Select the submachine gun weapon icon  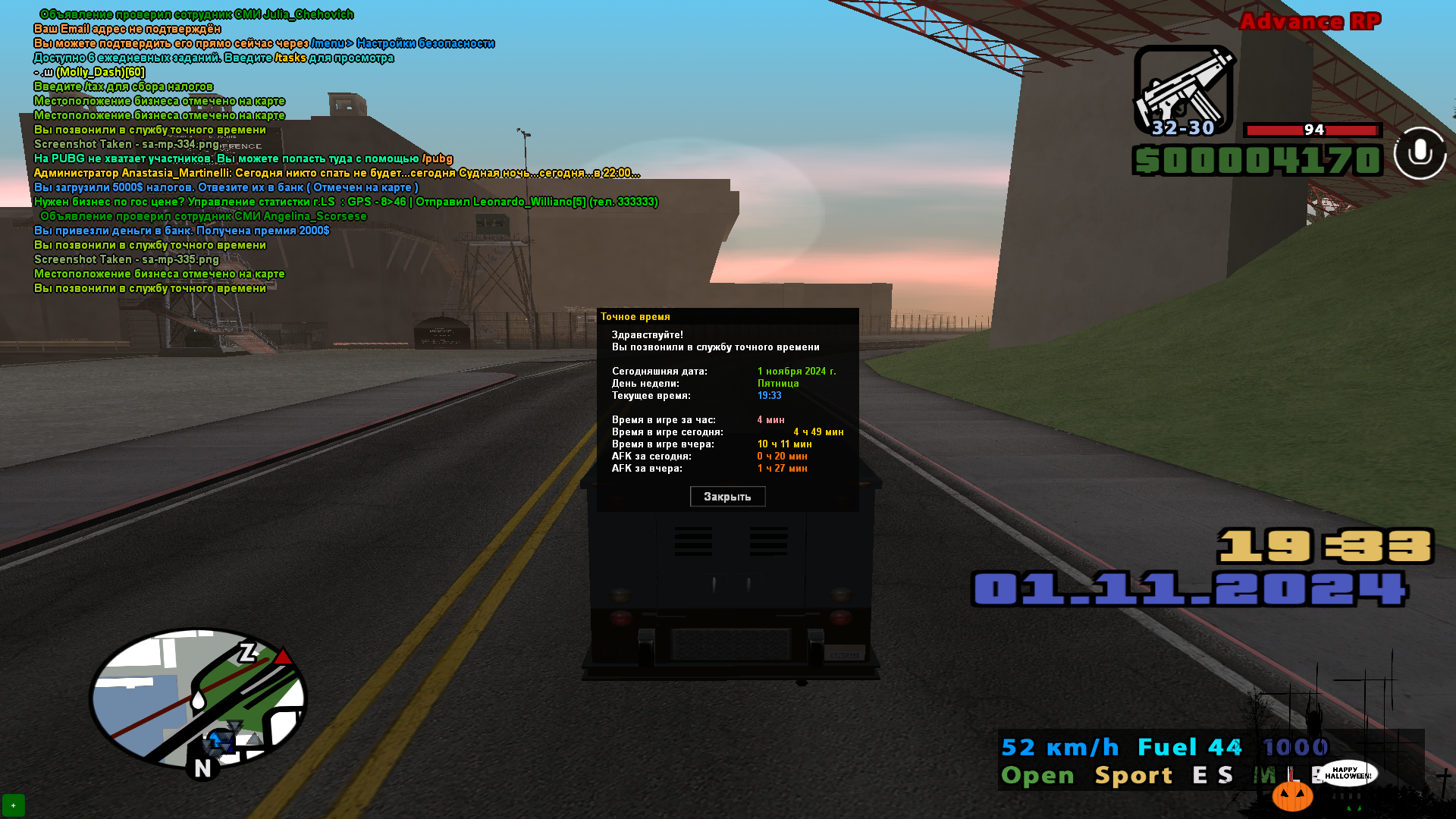pos(1183,91)
